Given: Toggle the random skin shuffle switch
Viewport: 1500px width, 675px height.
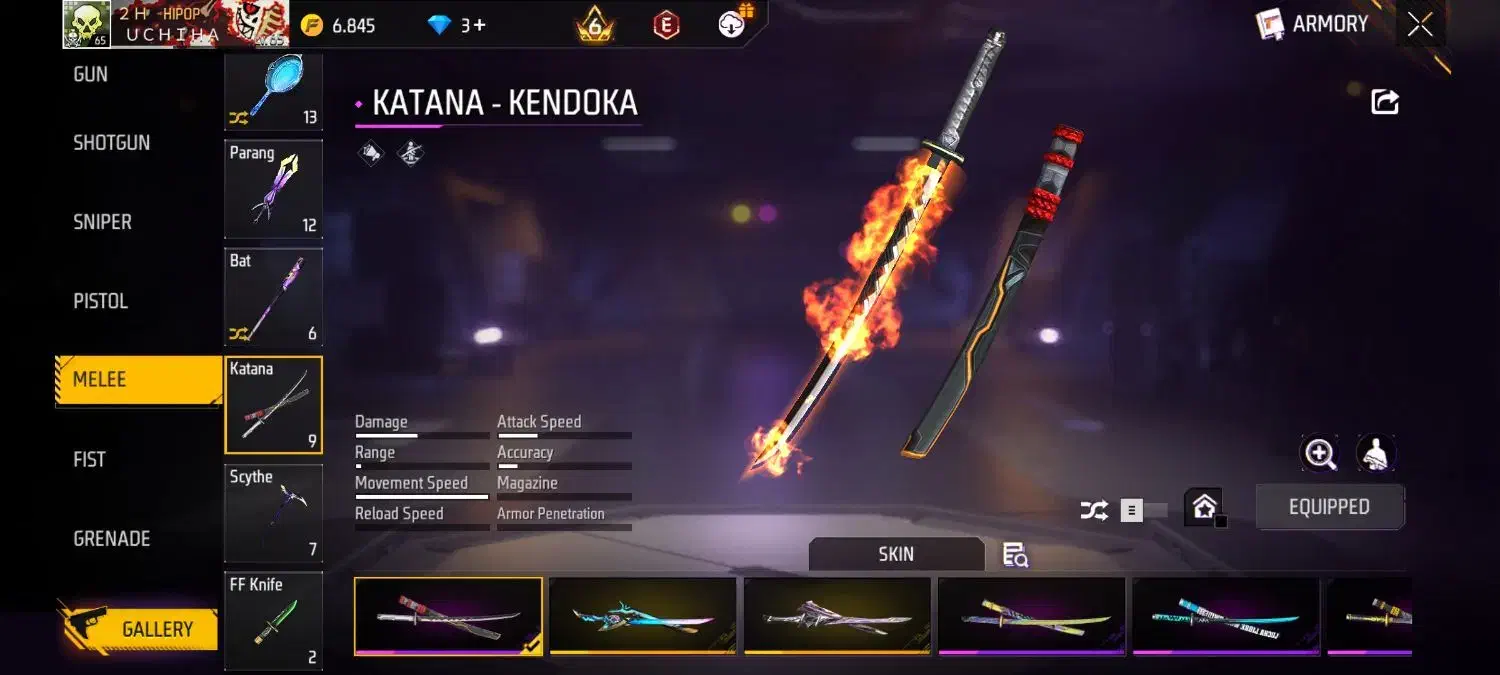Looking at the screenshot, I should pos(1142,511).
